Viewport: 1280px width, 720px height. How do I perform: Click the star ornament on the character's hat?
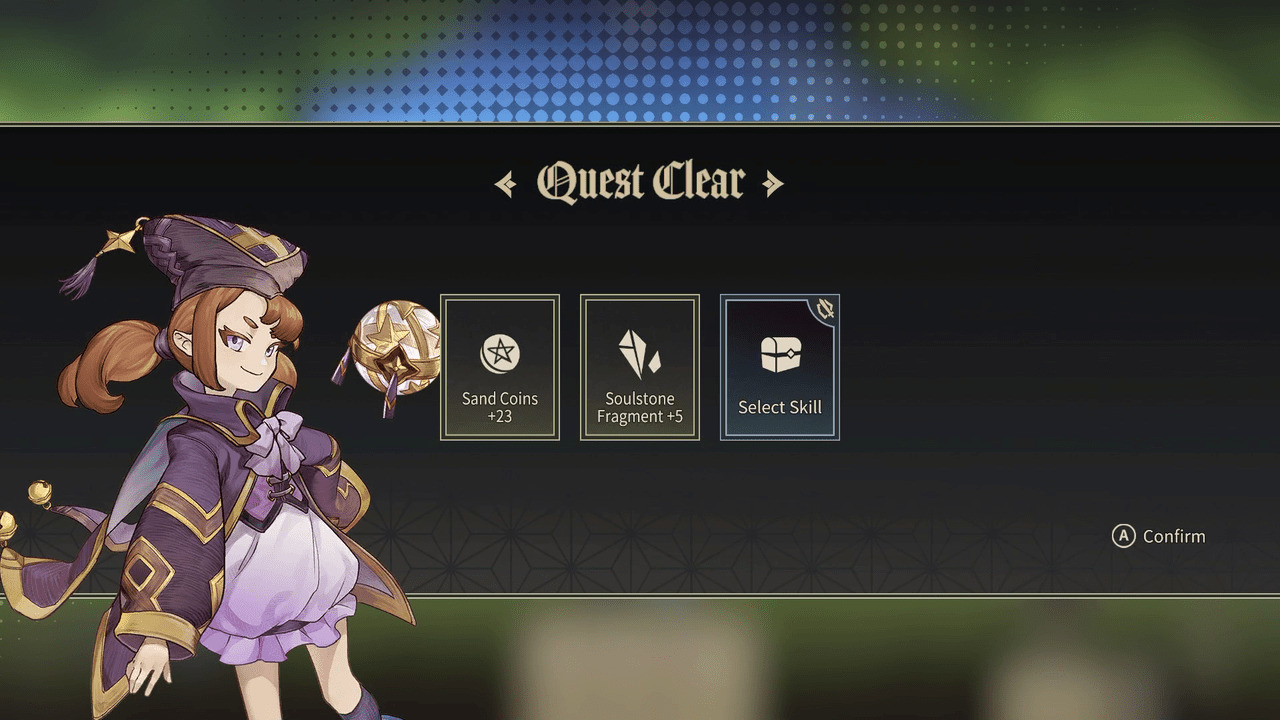[120, 240]
